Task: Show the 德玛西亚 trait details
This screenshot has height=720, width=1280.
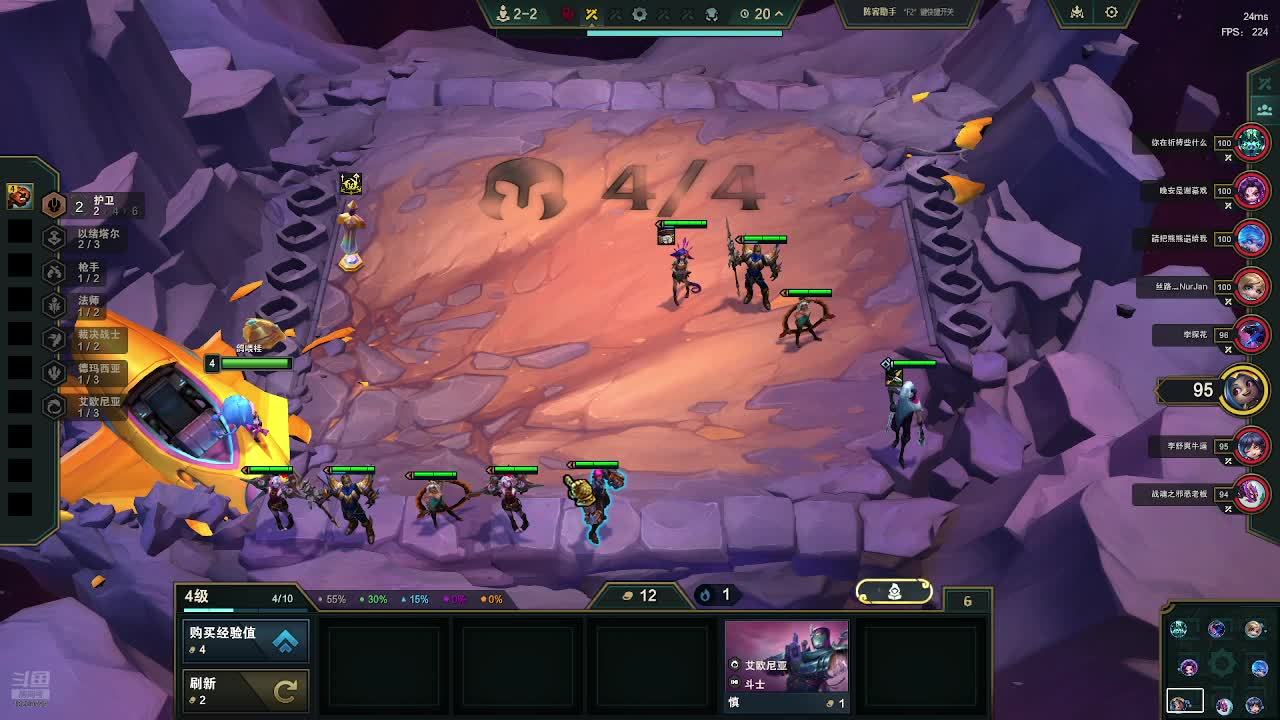Action: click(x=55, y=372)
